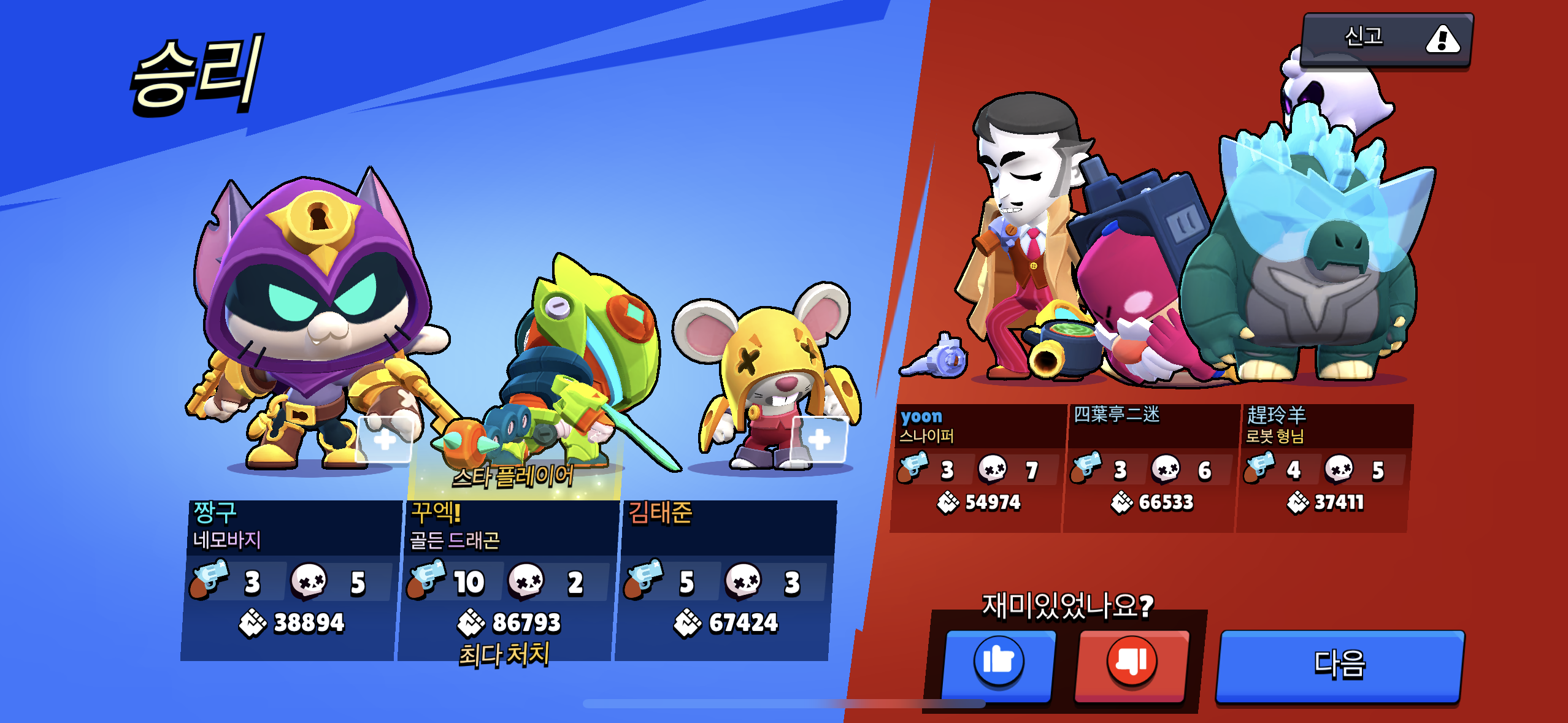1568x723 pixels.
Task: Add player 짱구 as friend
Action: point(385,439)
